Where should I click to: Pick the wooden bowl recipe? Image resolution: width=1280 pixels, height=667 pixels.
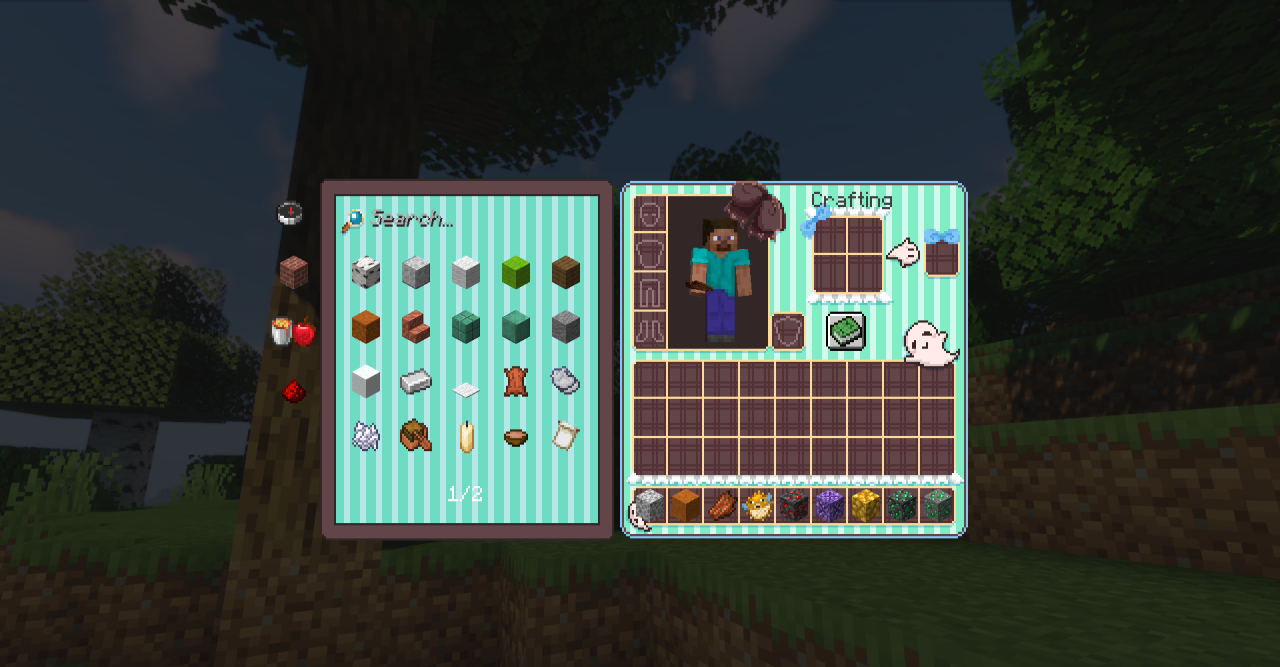[x=516, y=436]
